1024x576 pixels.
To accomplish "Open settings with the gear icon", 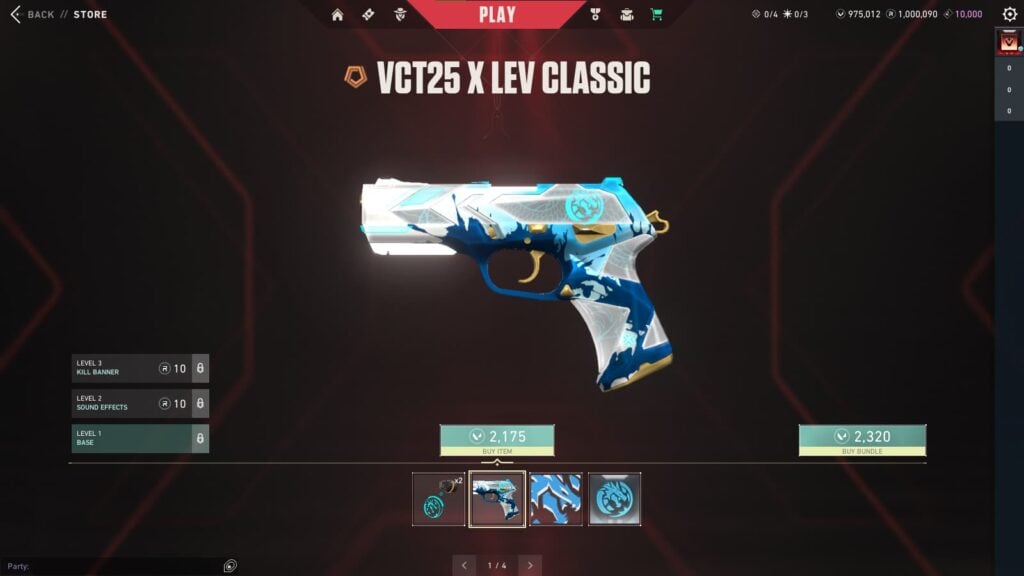I will pos(1009,15).
